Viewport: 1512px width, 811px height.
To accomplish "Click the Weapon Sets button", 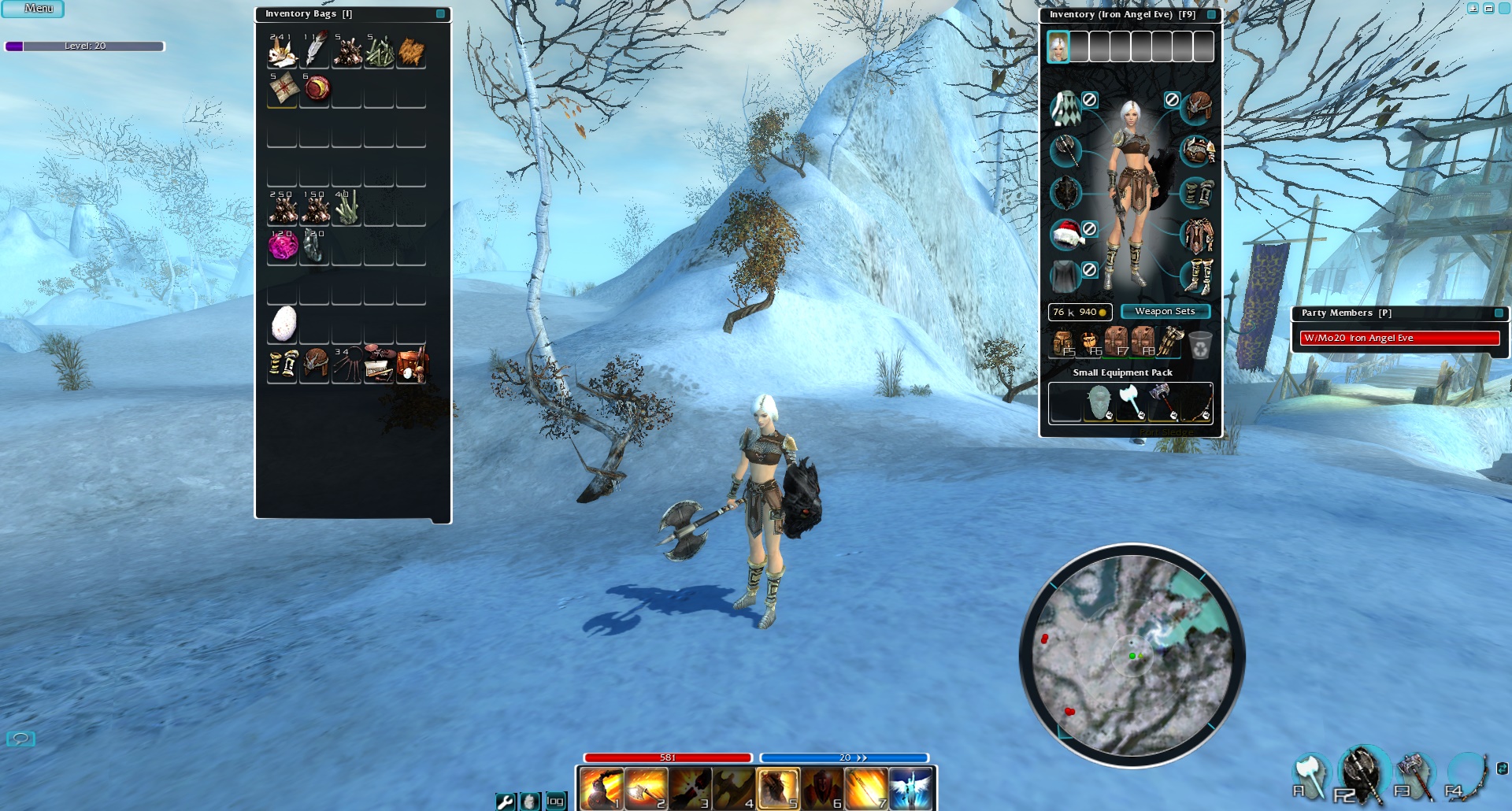I will tap(1165, 312).
